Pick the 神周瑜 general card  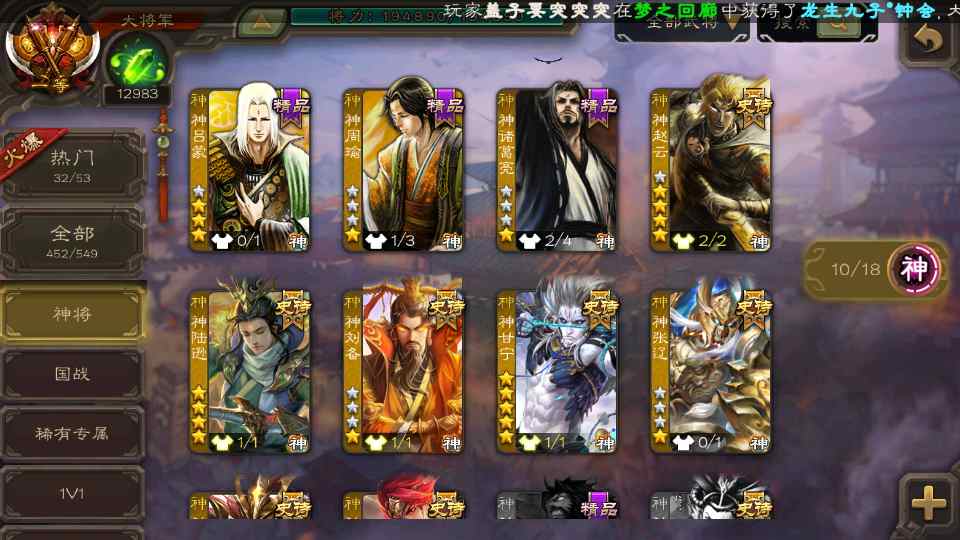(404, 170)
